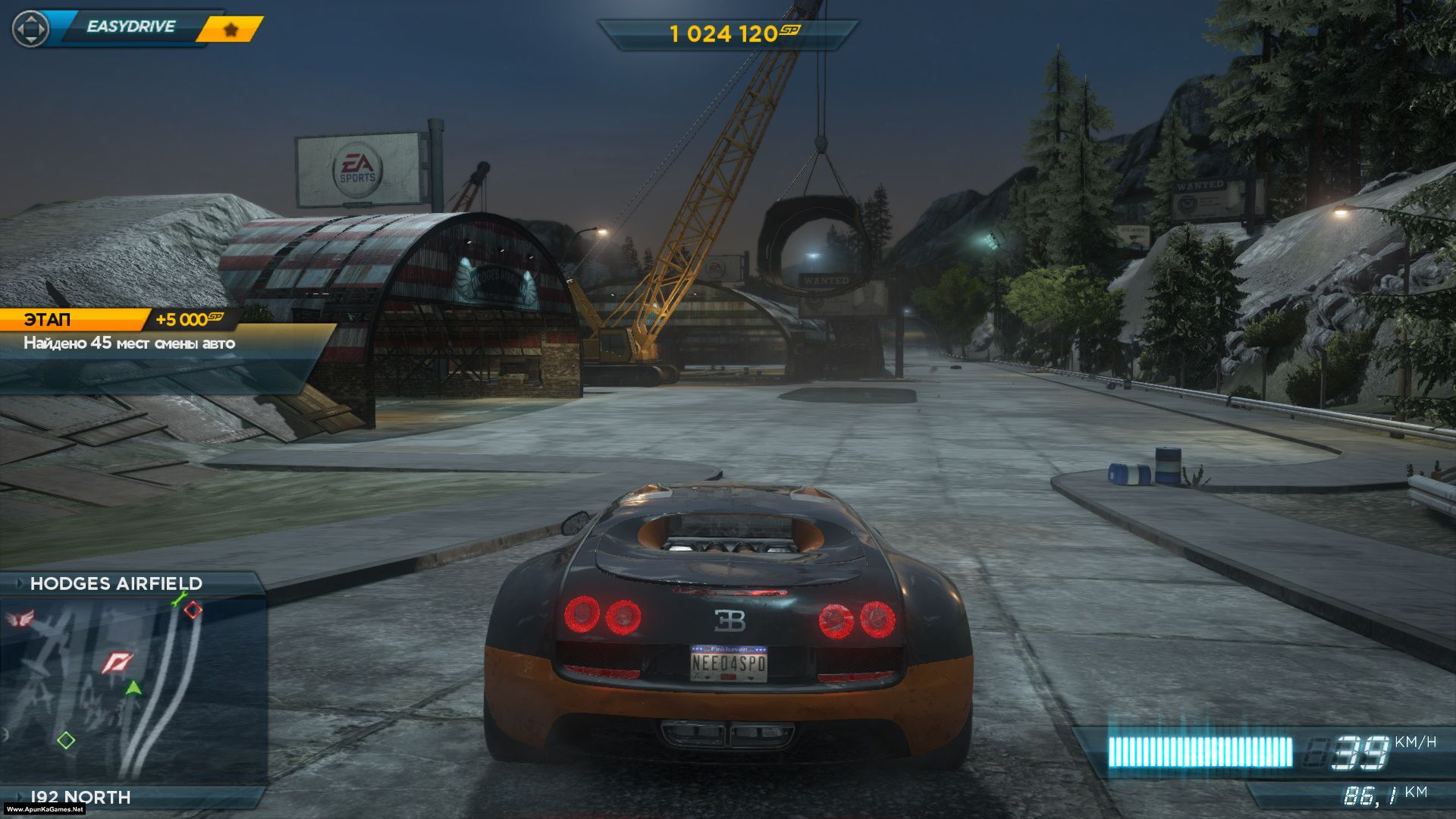Click the green wrench marker on minimap
1456x819 pixels.
pyautogui.click(x=178, y=600)
